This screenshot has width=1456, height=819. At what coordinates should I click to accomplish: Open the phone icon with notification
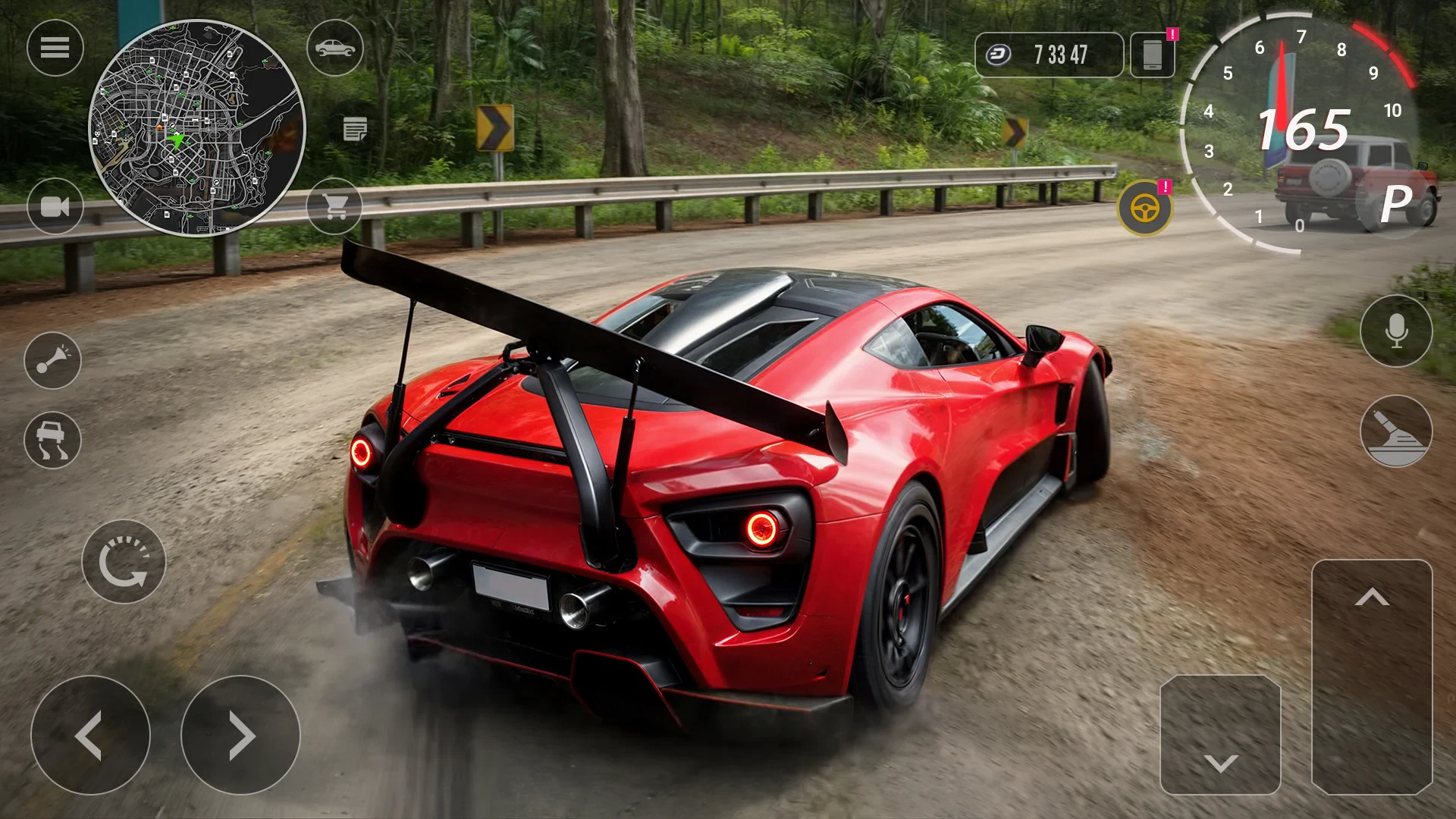[x=1152, y=55]
